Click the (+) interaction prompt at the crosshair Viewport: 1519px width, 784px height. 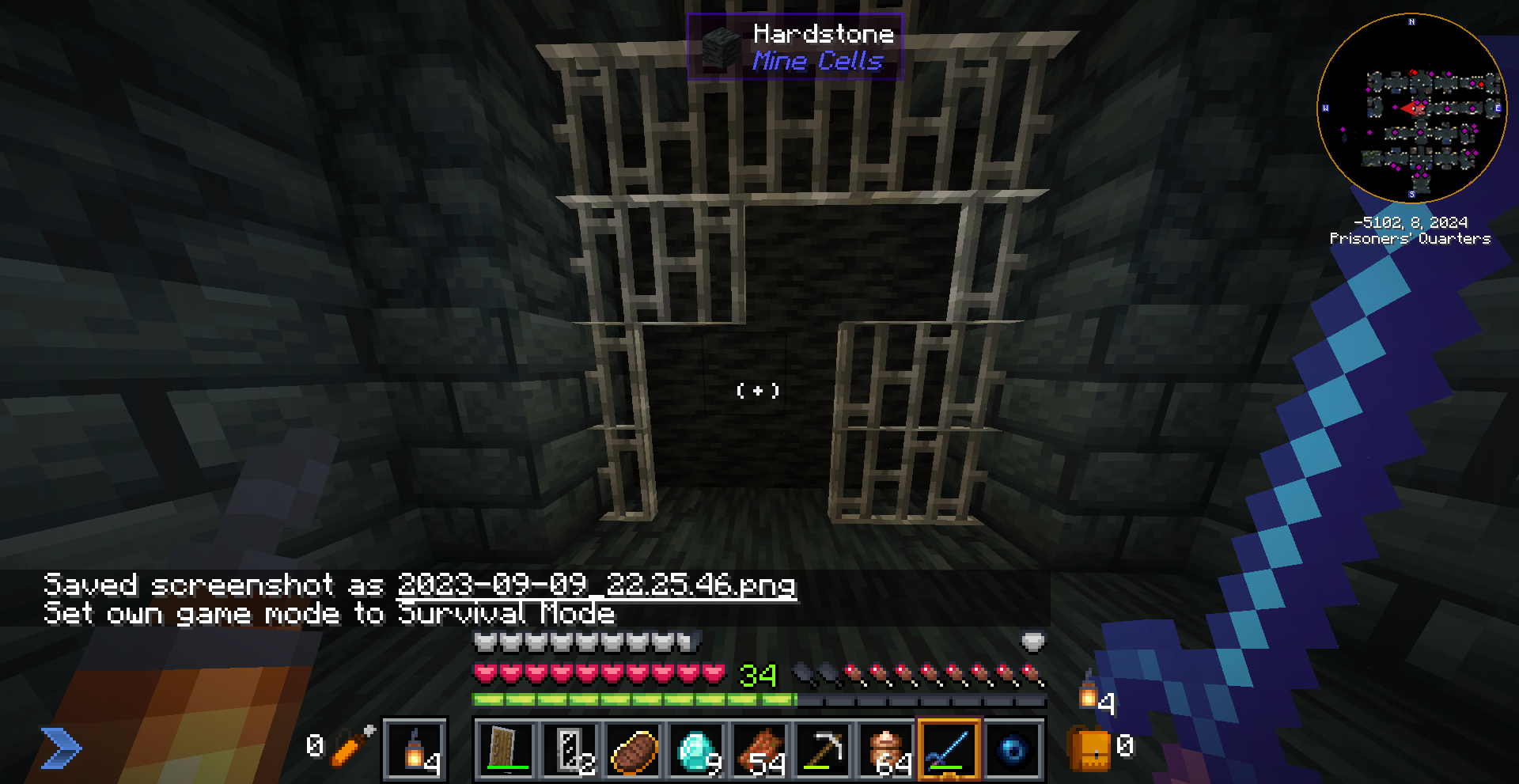[x=759, y=389]
